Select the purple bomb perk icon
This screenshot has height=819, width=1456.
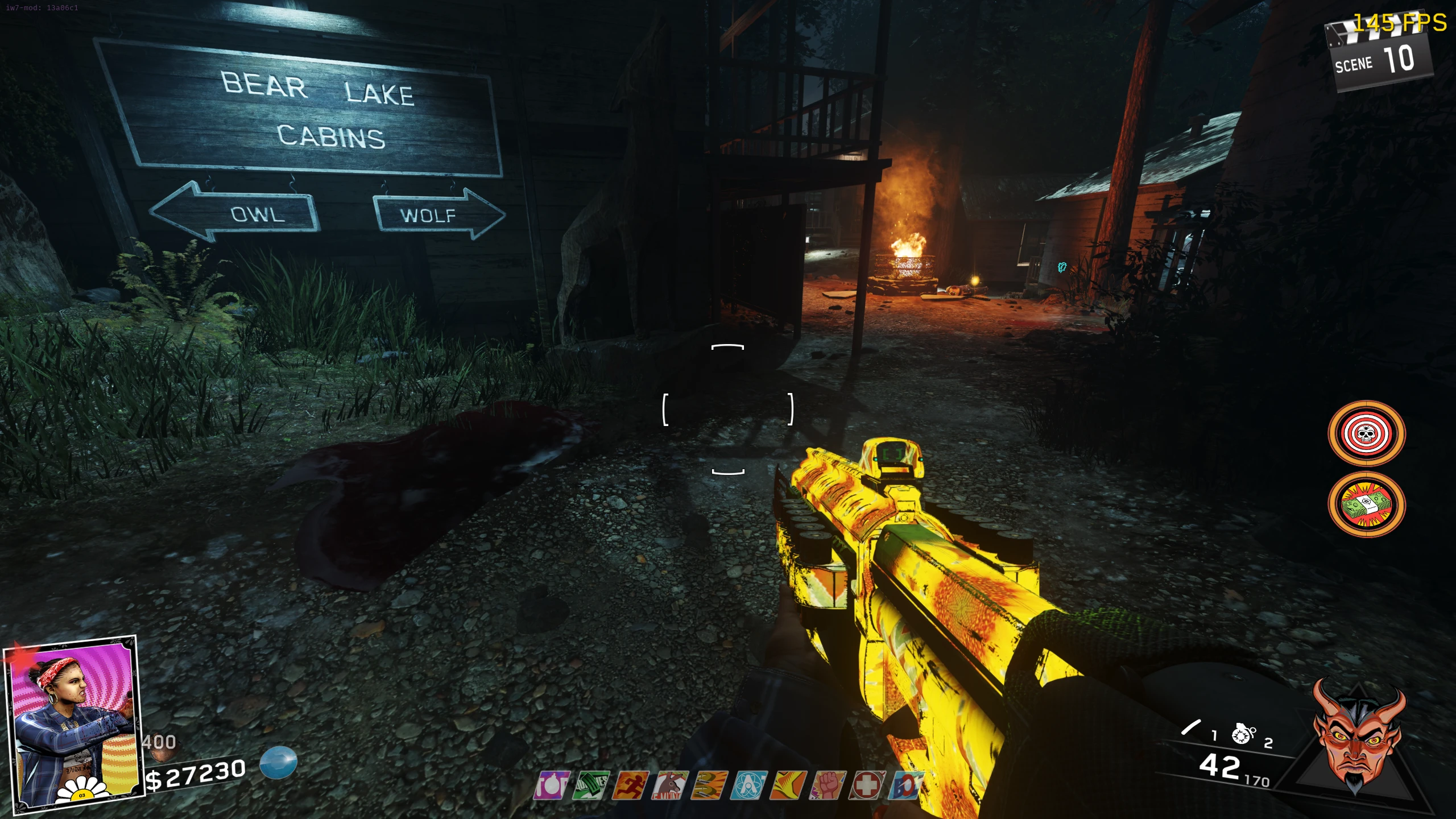pos(551,785)
